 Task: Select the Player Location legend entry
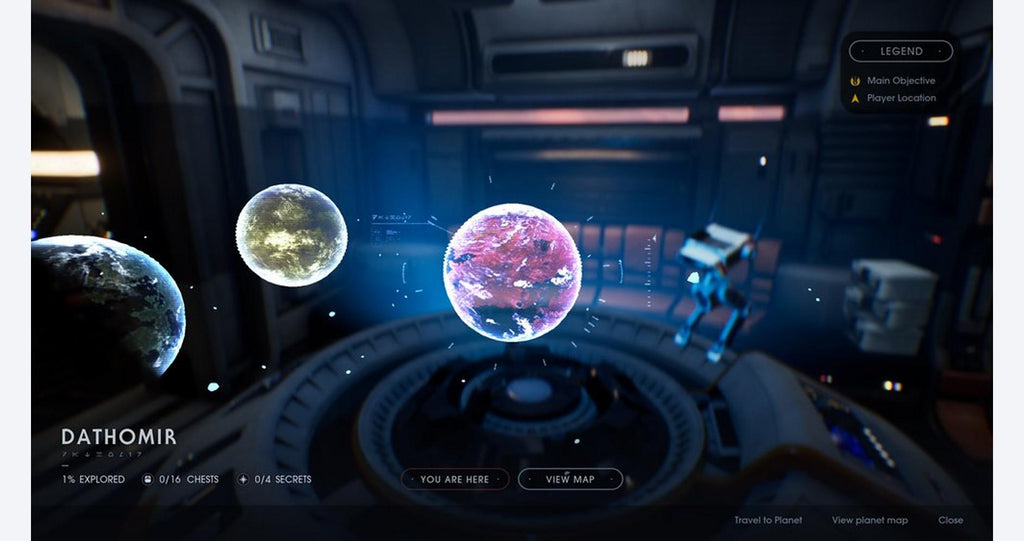(x=901, y=98)
